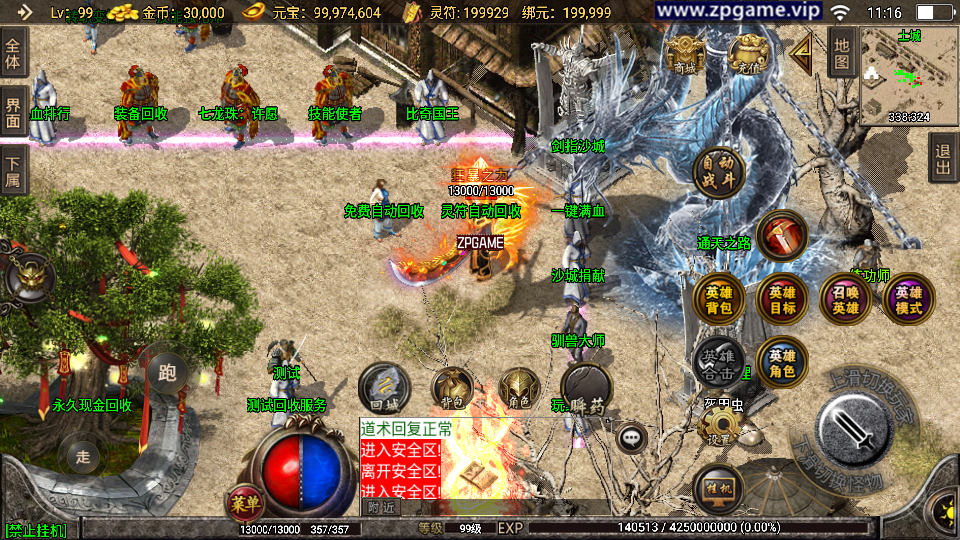Open the 商城 shop icon
The image size is (960, 540).
click(x=684, y=56)
